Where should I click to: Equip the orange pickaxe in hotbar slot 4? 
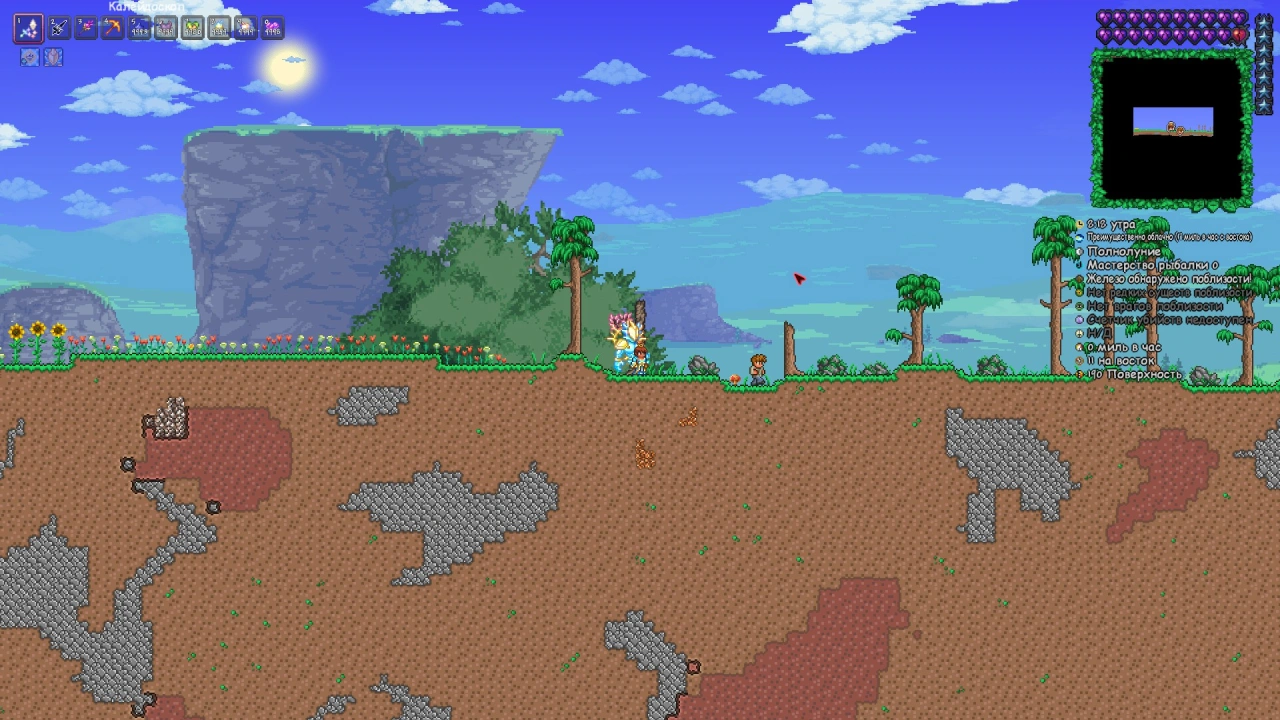pos(112,28)
